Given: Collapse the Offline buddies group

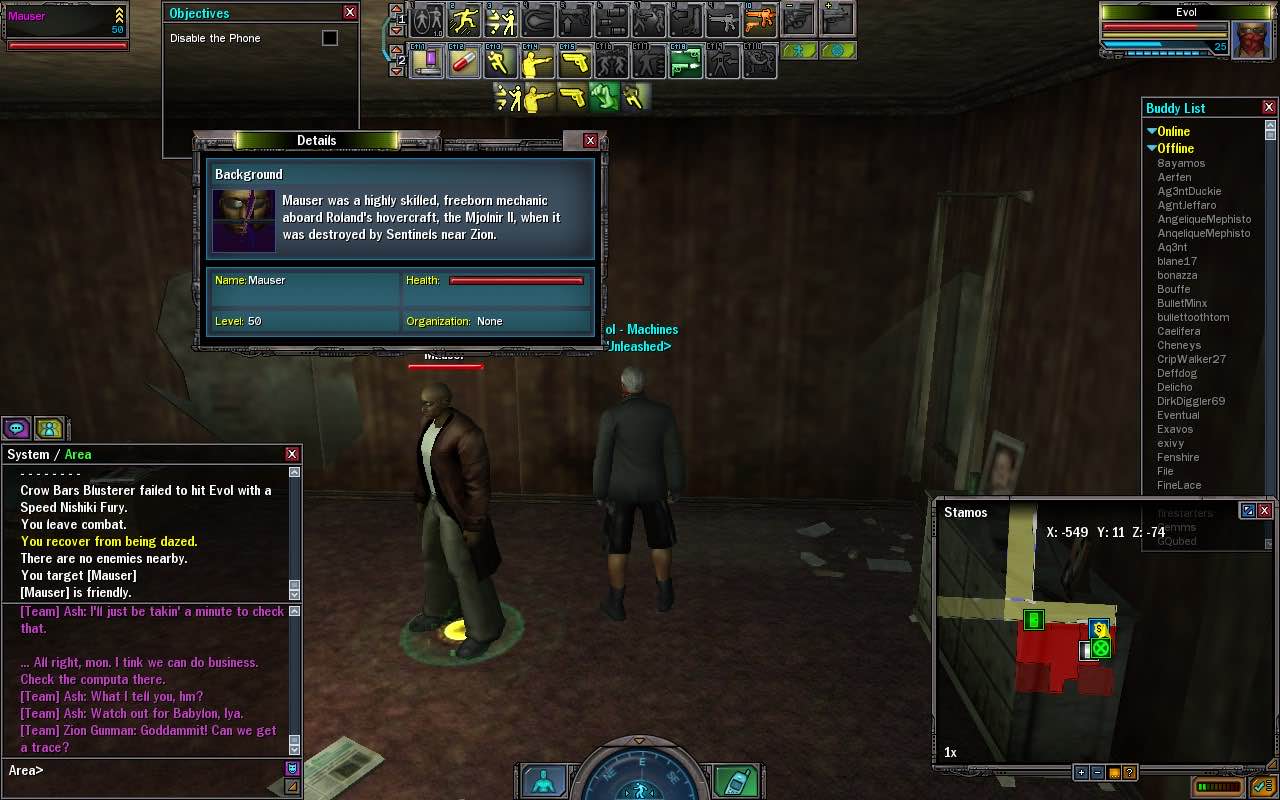Looking at the screenshot, I should pos(1152,148).
